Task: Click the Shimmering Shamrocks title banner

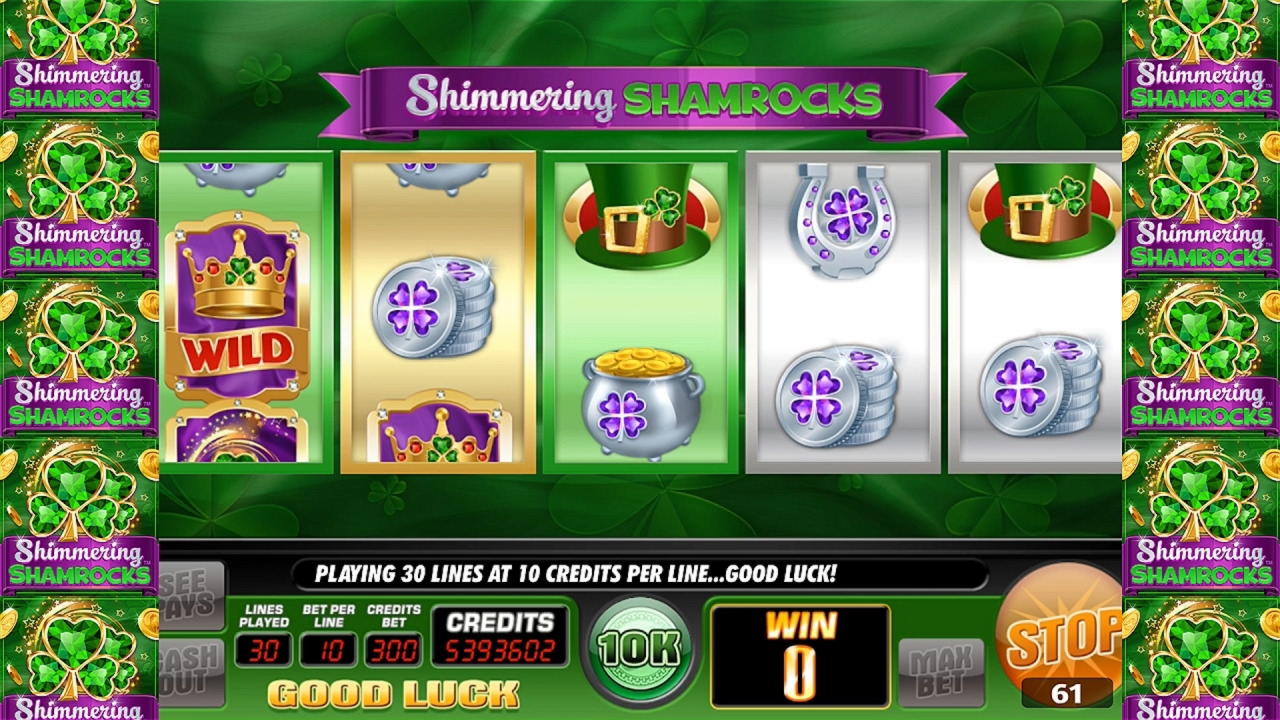Action: [640, 95]
